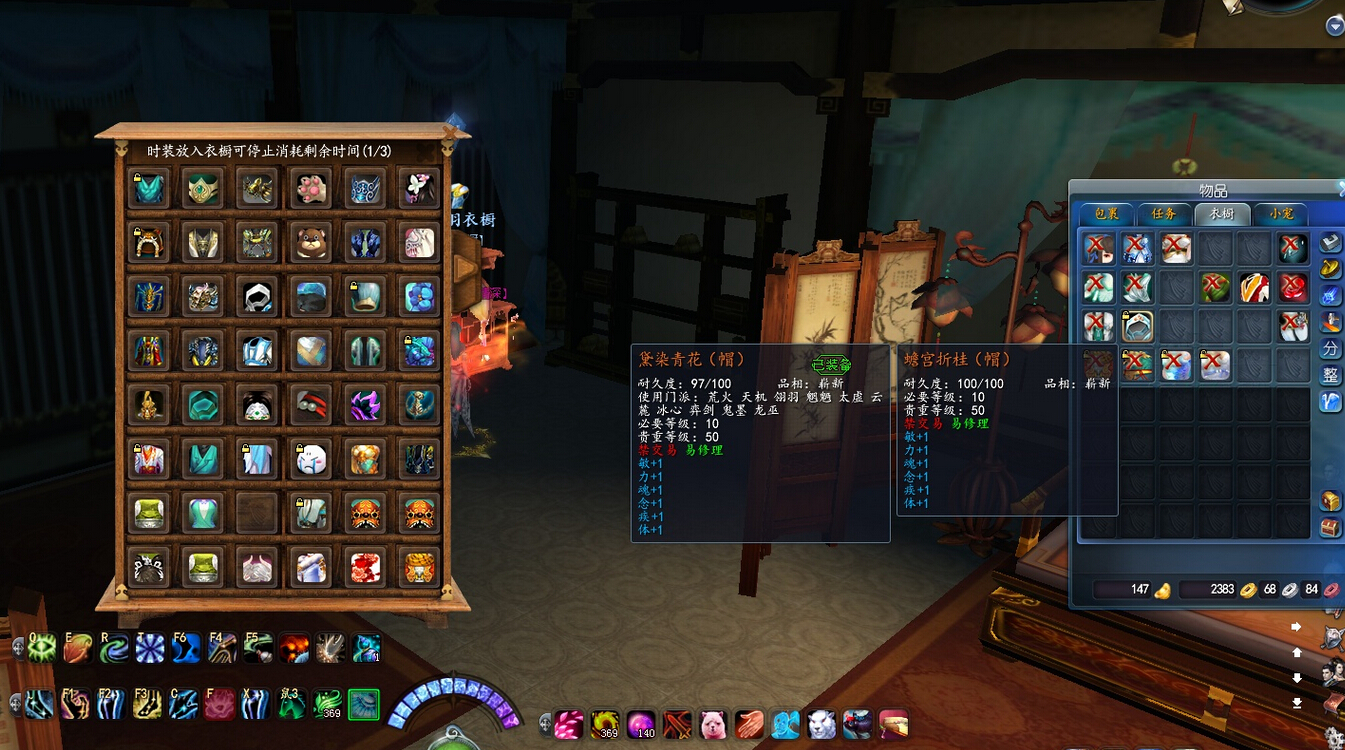
Task: Pick the purple spiky wings costume
Action: tap(365, 405)
